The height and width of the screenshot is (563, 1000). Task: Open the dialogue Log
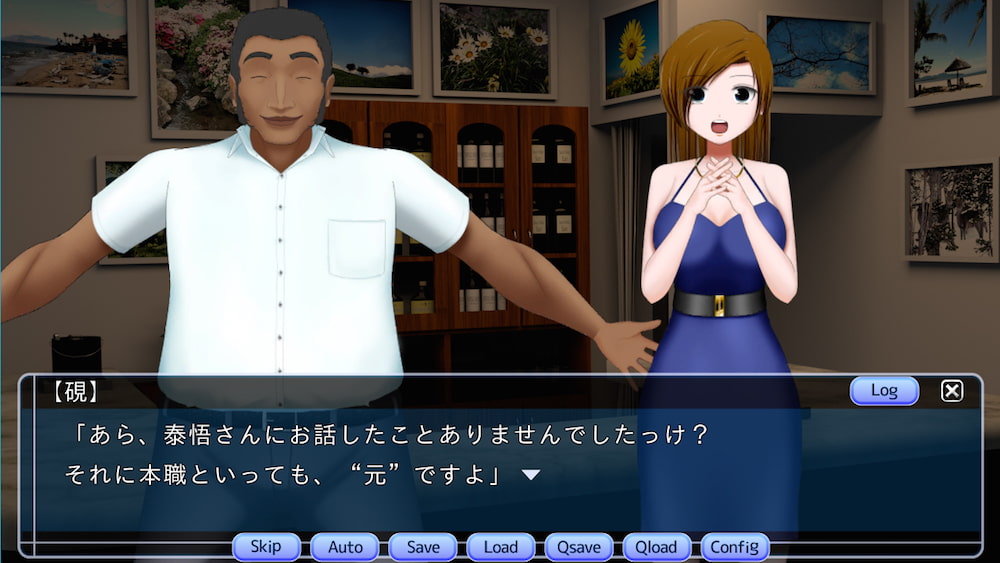tap(884, 390)
